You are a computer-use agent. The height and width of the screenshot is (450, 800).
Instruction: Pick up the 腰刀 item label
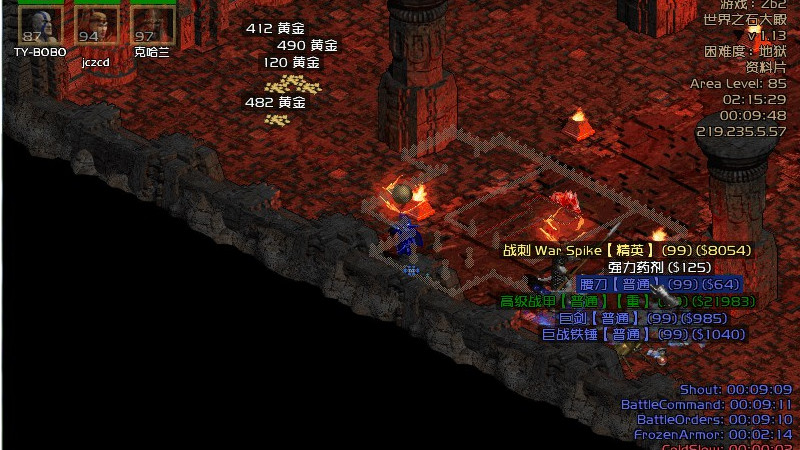tap(660, 284)
